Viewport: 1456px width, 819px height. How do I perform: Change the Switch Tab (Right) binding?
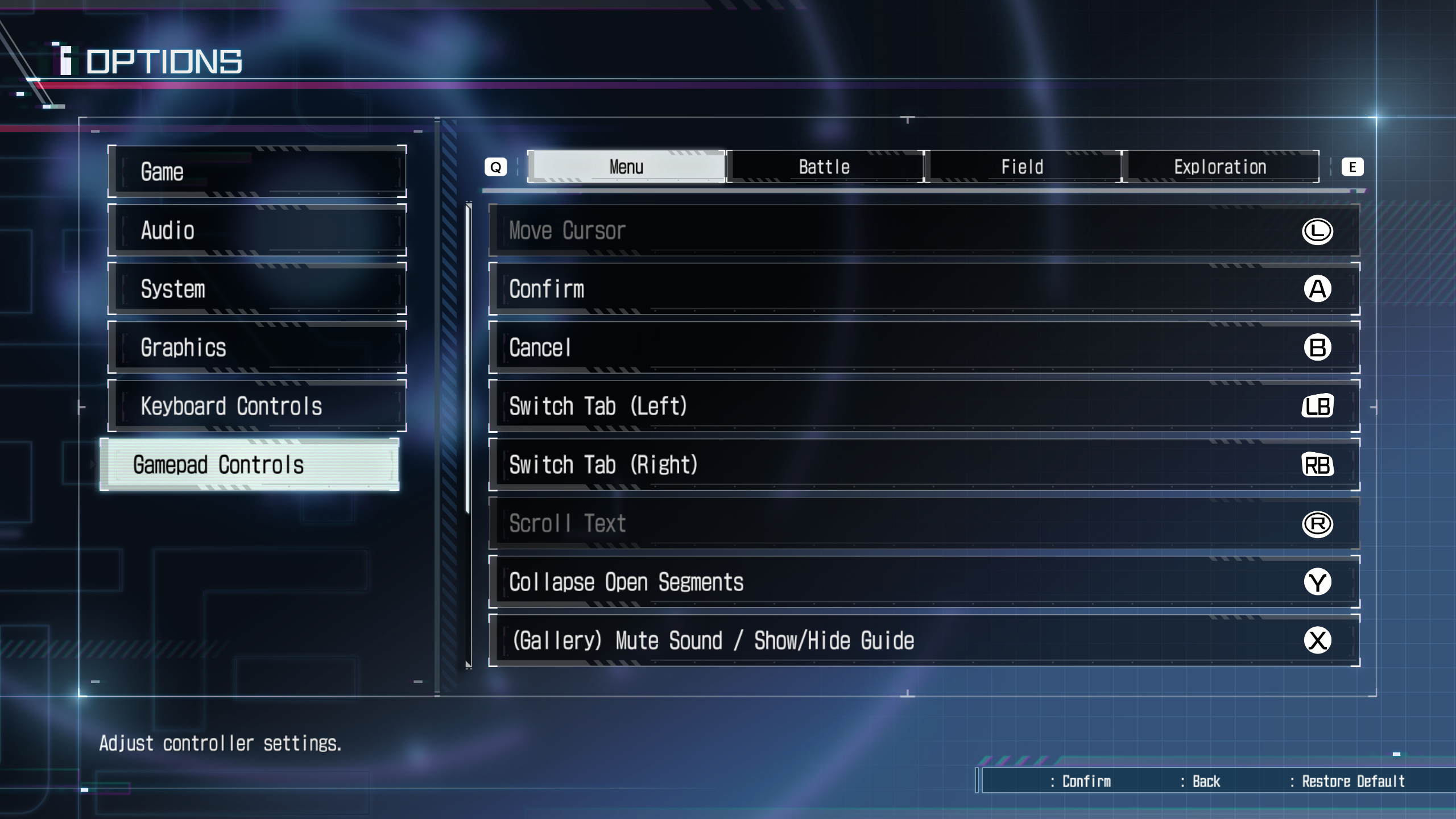pyautogui.click(x=924, y=465)
